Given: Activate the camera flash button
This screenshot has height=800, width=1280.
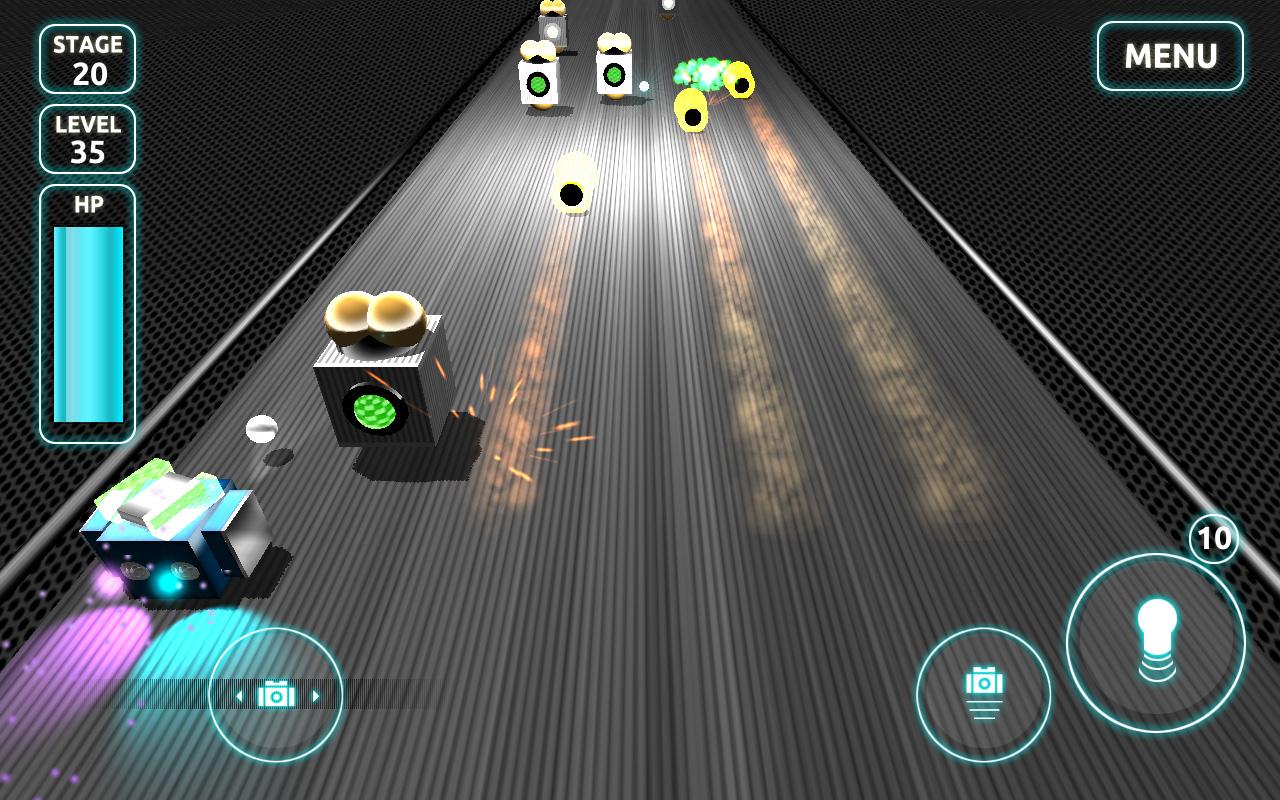Looking at the screenshot, I should tap(983, 694).
